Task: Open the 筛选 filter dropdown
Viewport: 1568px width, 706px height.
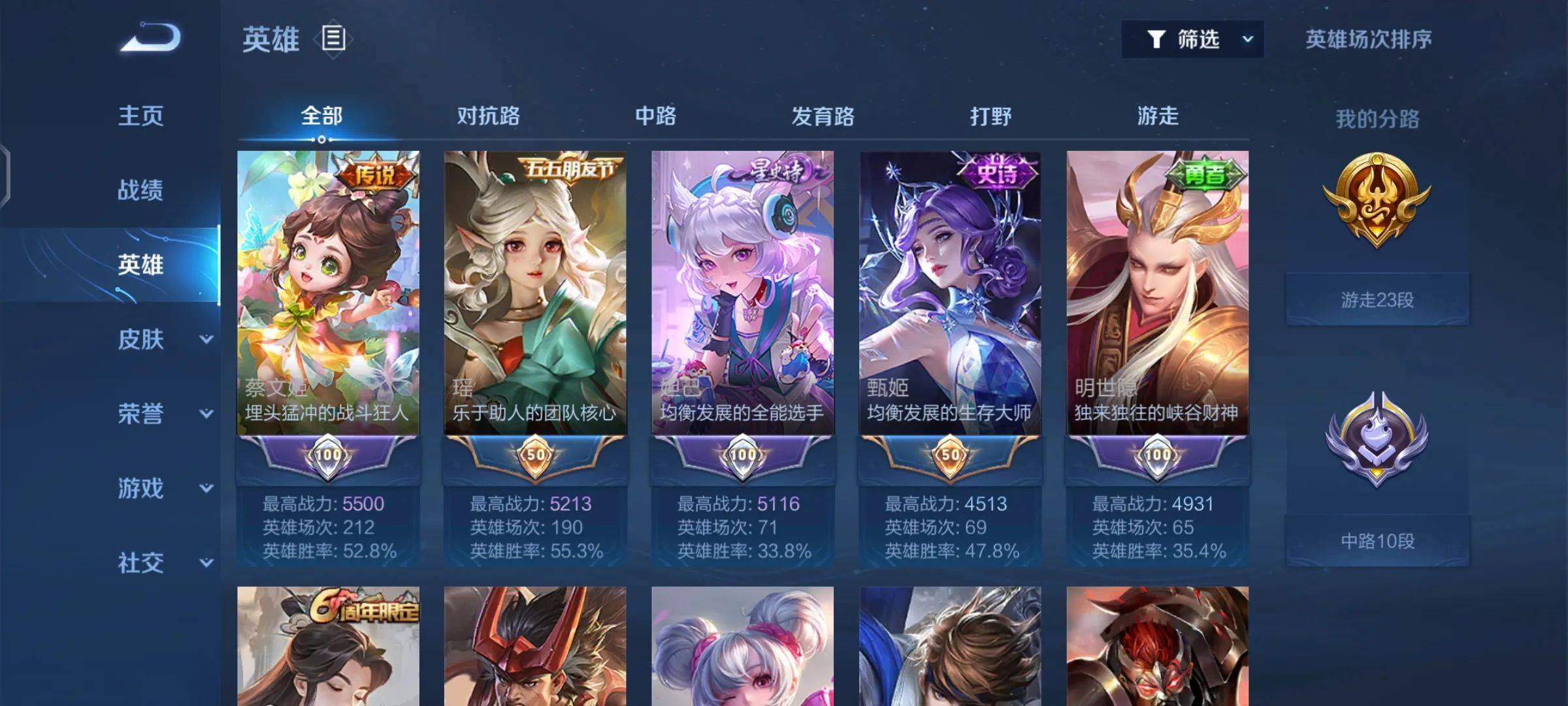Action: tap(1192, 39)
